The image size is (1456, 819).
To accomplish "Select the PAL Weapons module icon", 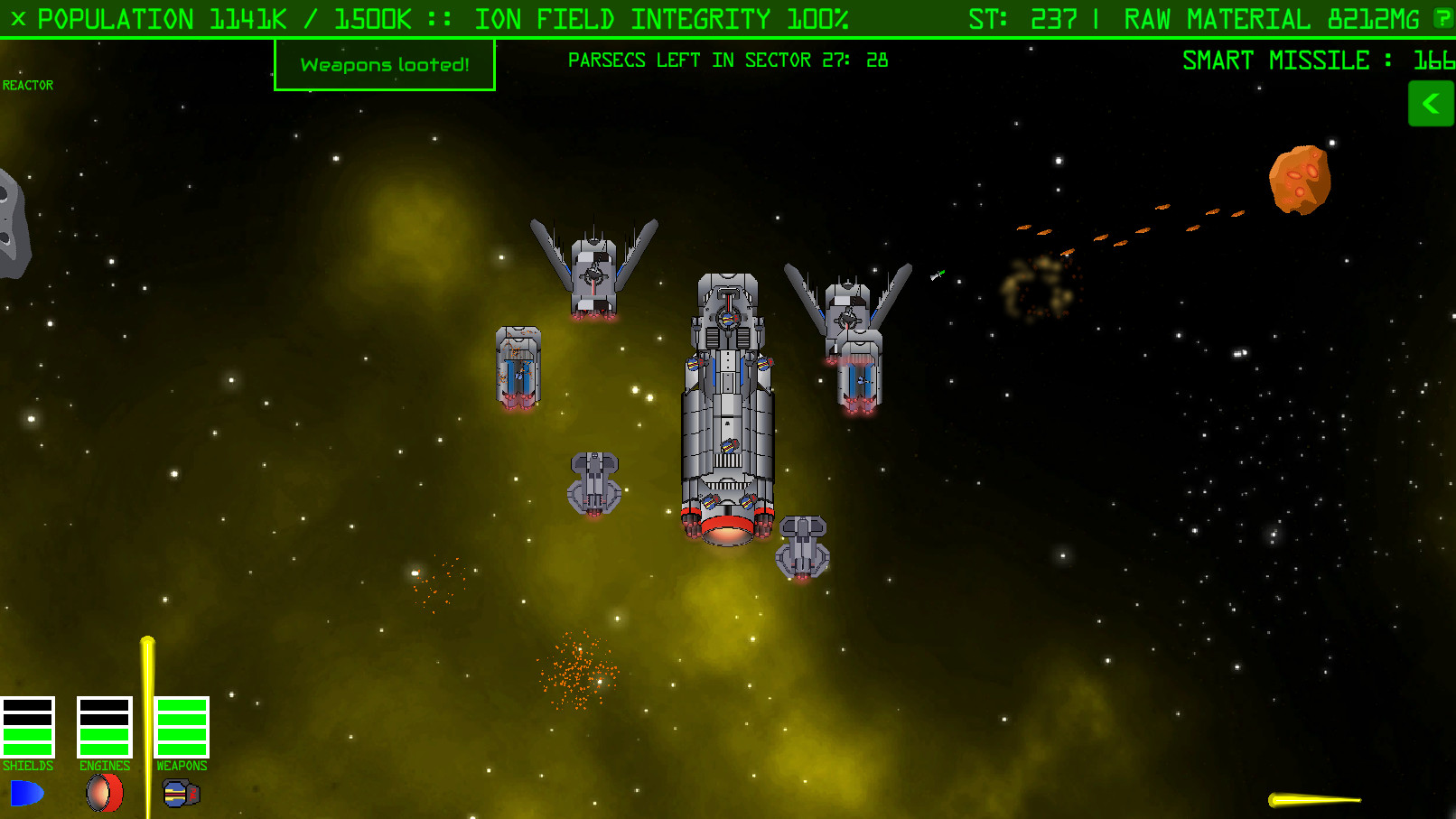I will point(180,794).
